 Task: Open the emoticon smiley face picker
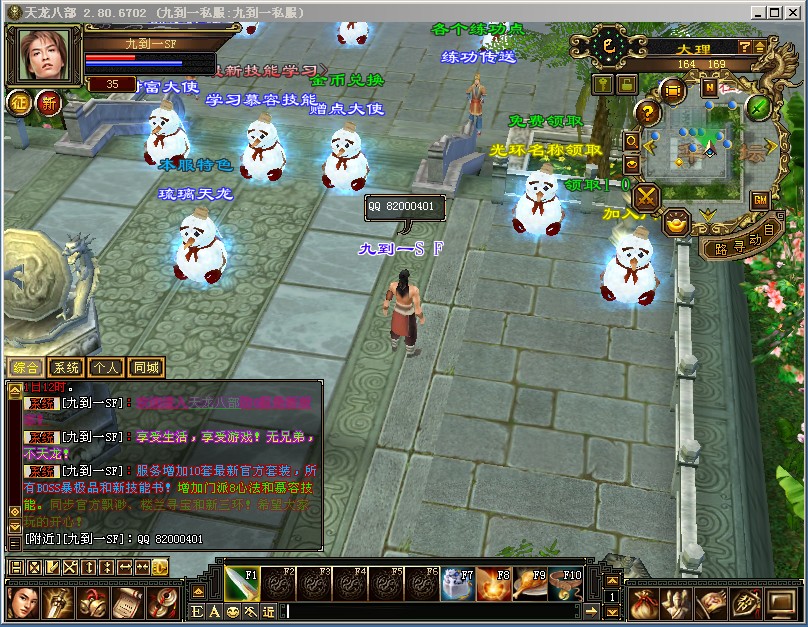point(232,611)
